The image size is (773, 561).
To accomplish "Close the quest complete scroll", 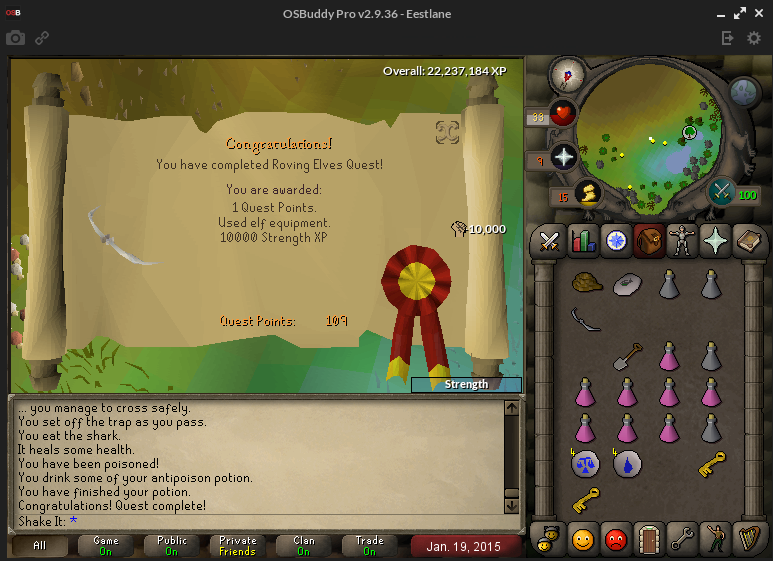I will 447,132.
